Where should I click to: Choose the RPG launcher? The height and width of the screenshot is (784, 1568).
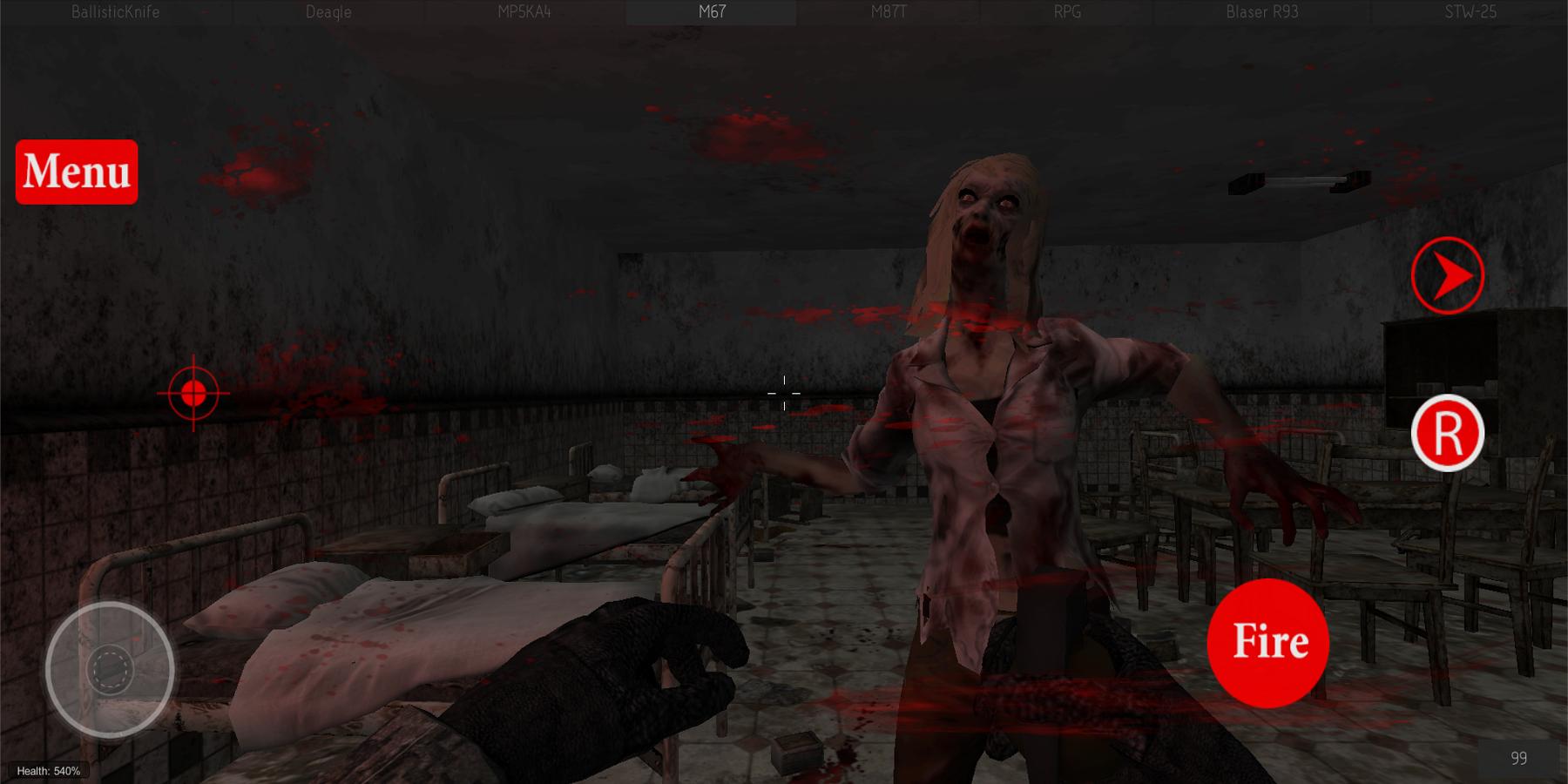(x=1067, y=11)
